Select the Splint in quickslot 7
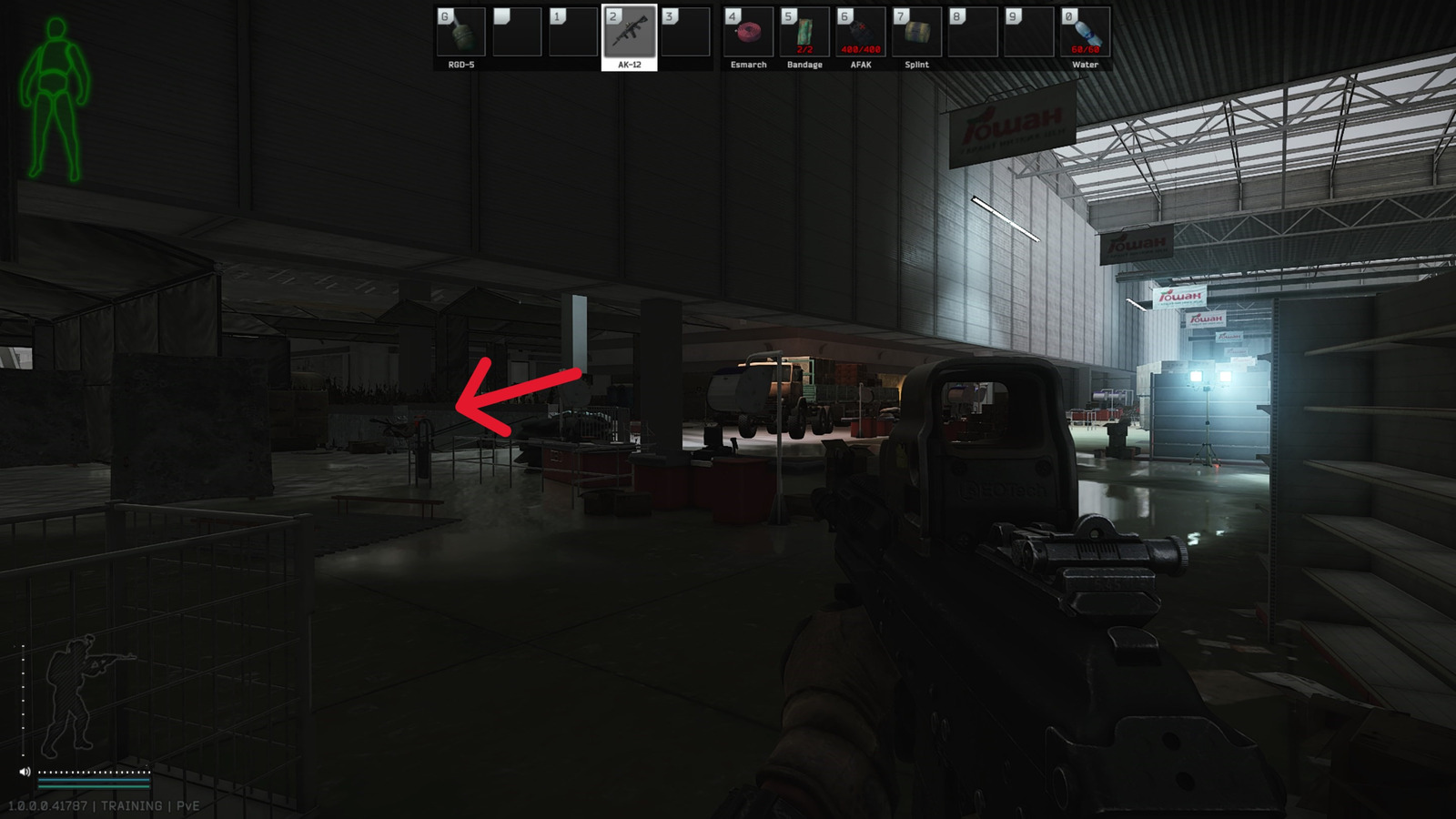1456x819 pixels. click(x=916, y=32)
